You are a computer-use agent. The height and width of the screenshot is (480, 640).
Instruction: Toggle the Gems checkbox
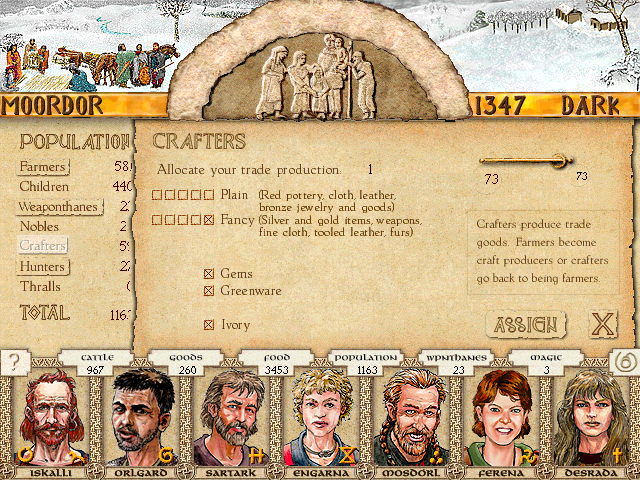(x=209, y=274)
